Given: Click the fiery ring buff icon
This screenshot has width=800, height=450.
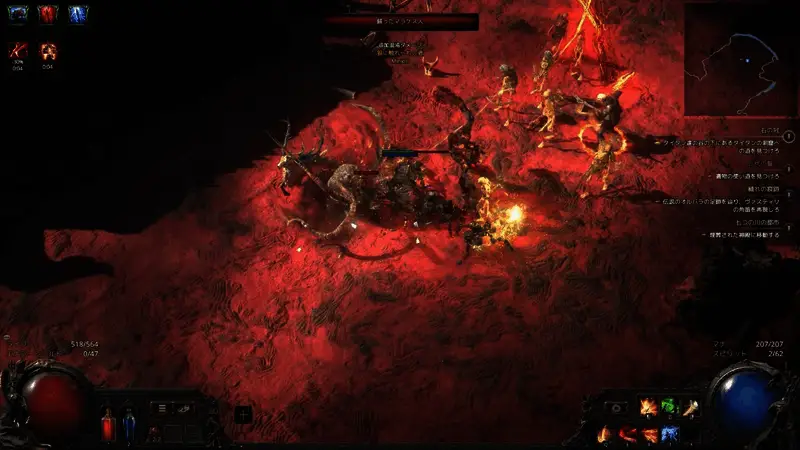Looking at the screenshot, I should (48, 50).
